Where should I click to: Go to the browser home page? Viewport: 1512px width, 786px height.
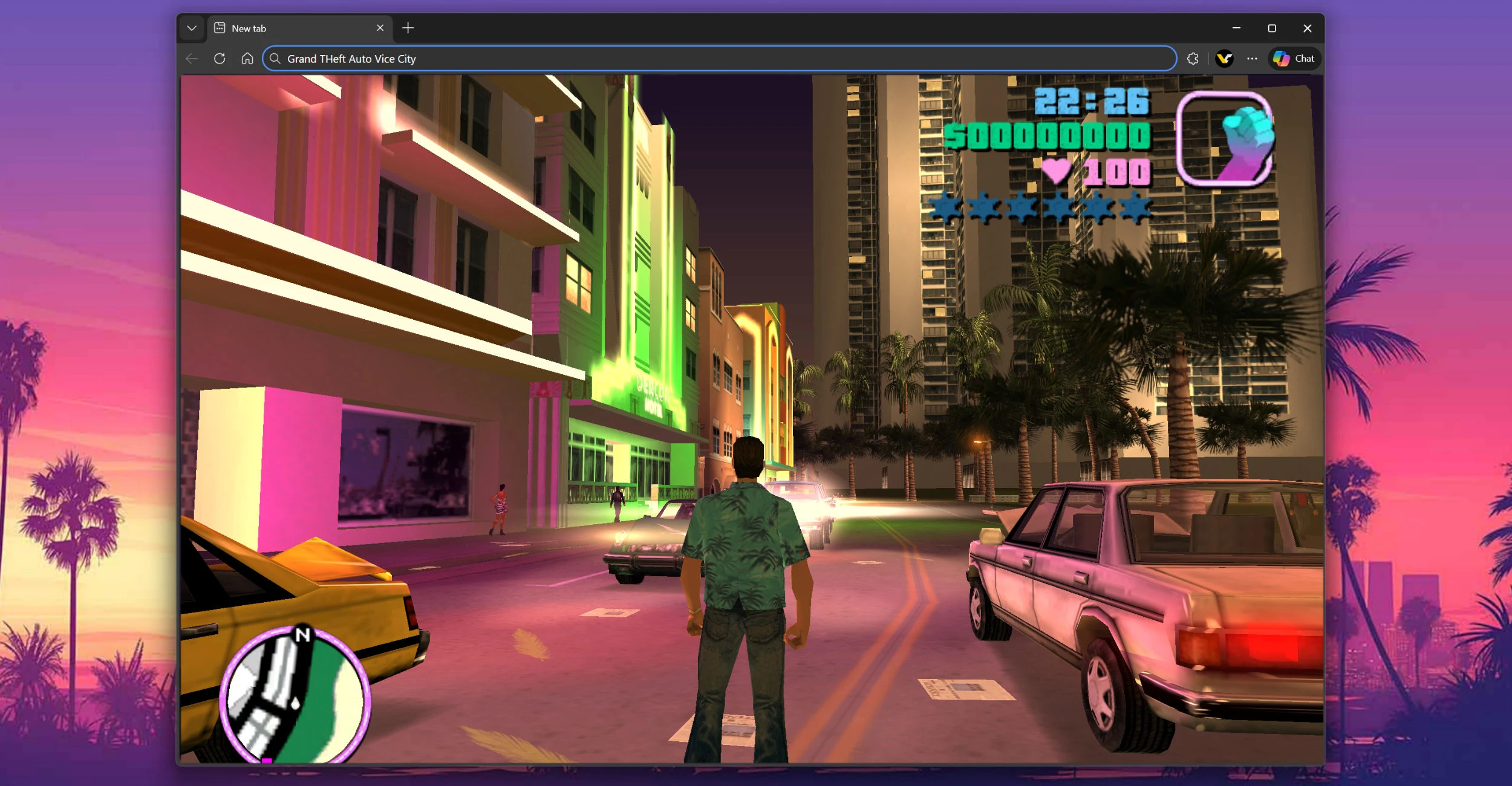(x=247, y=59)
